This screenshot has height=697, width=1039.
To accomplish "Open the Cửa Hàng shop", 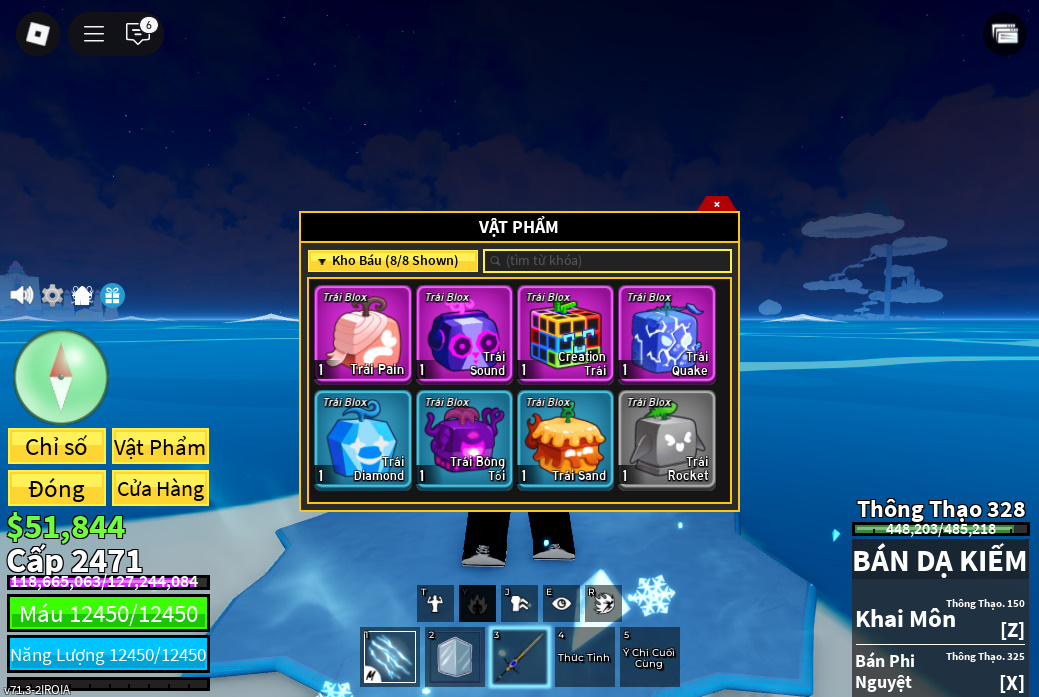I will [x=160, y=488].
